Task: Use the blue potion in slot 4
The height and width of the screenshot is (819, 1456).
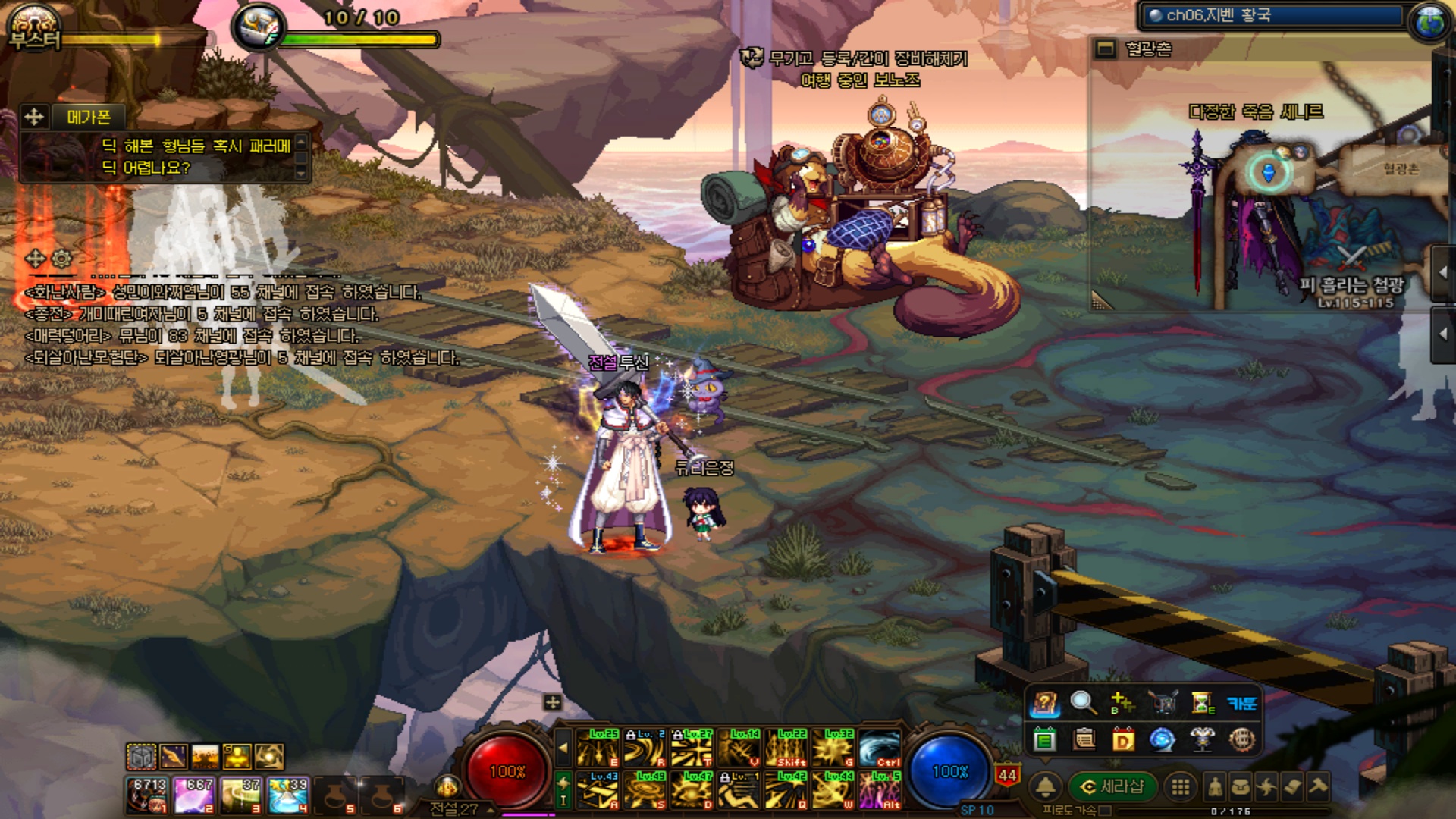Action: click(x=287, y=795)
